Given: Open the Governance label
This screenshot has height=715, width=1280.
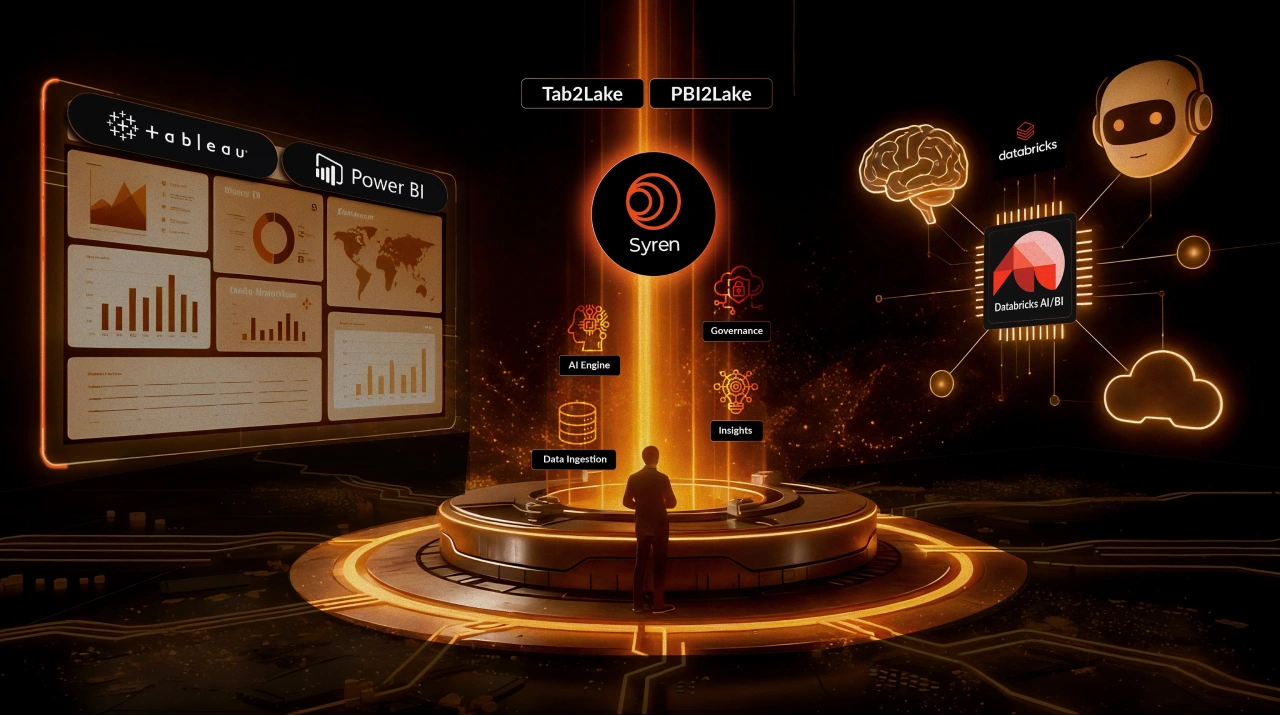Looking at the screenshot, I should coord(736,330).
